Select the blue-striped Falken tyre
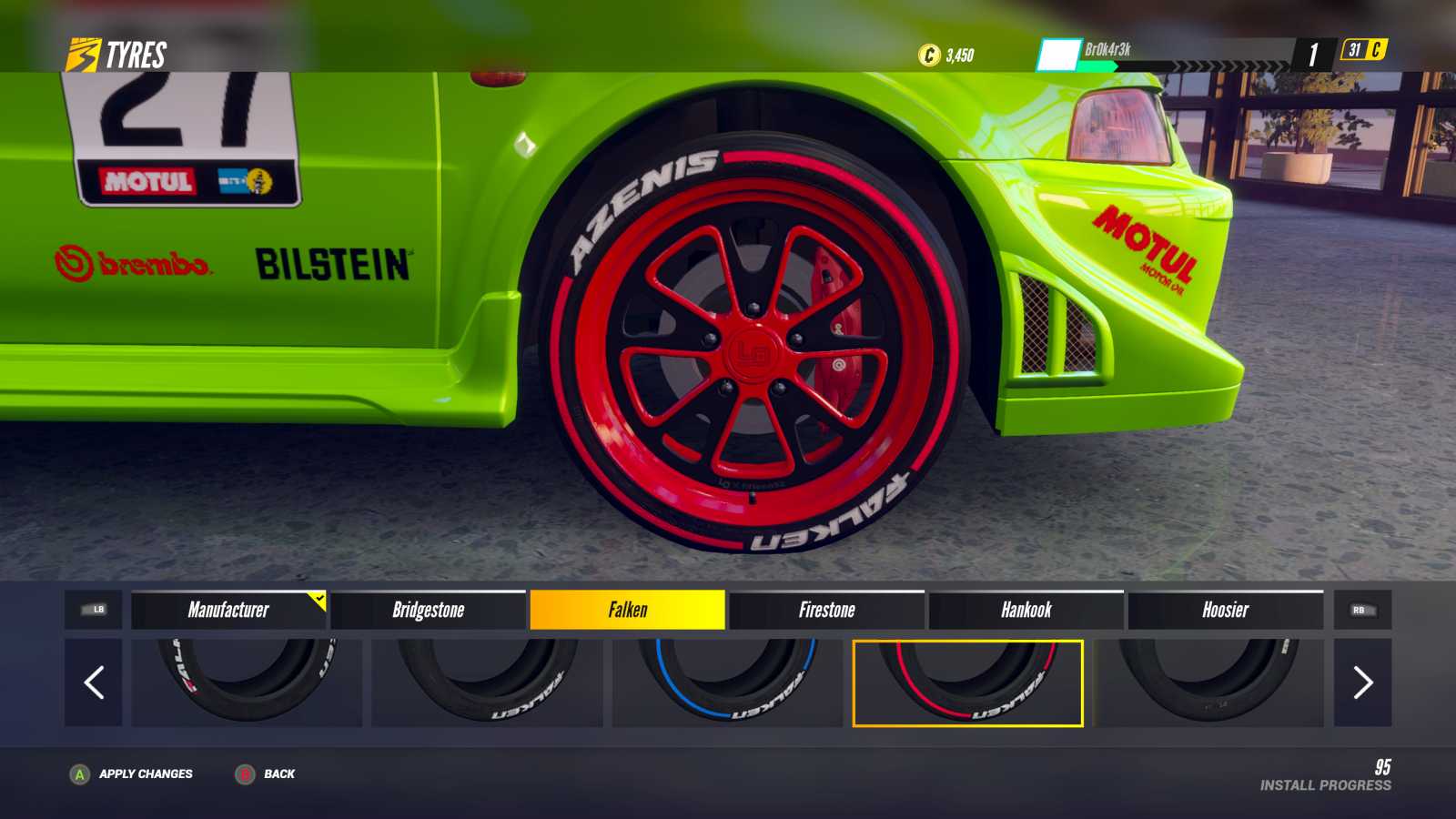 click(729, 682)
